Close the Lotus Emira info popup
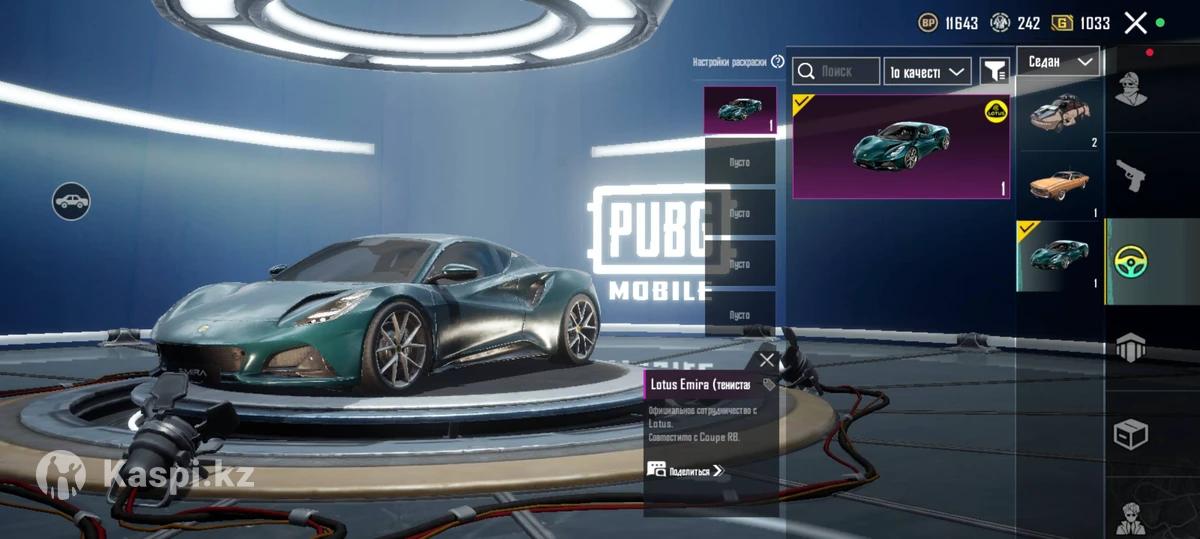Image resolution: width=1200 pixels, height=539 pixels. (x=767, y=361)
